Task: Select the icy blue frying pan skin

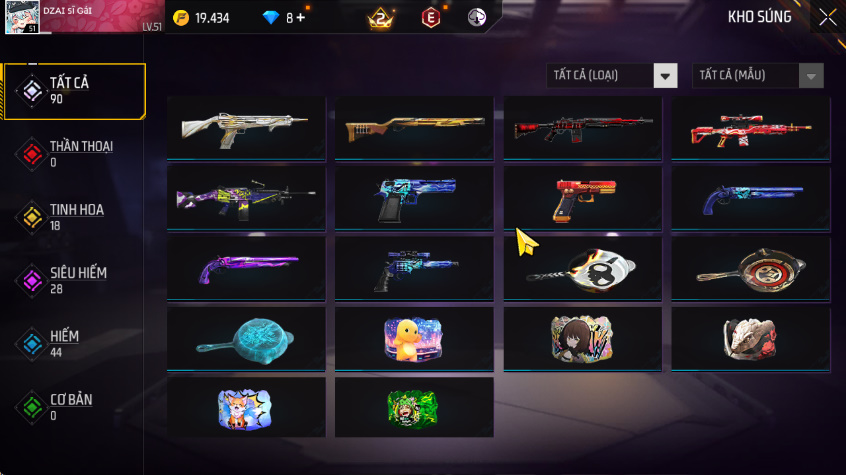Action: click(x=246, y=337)
